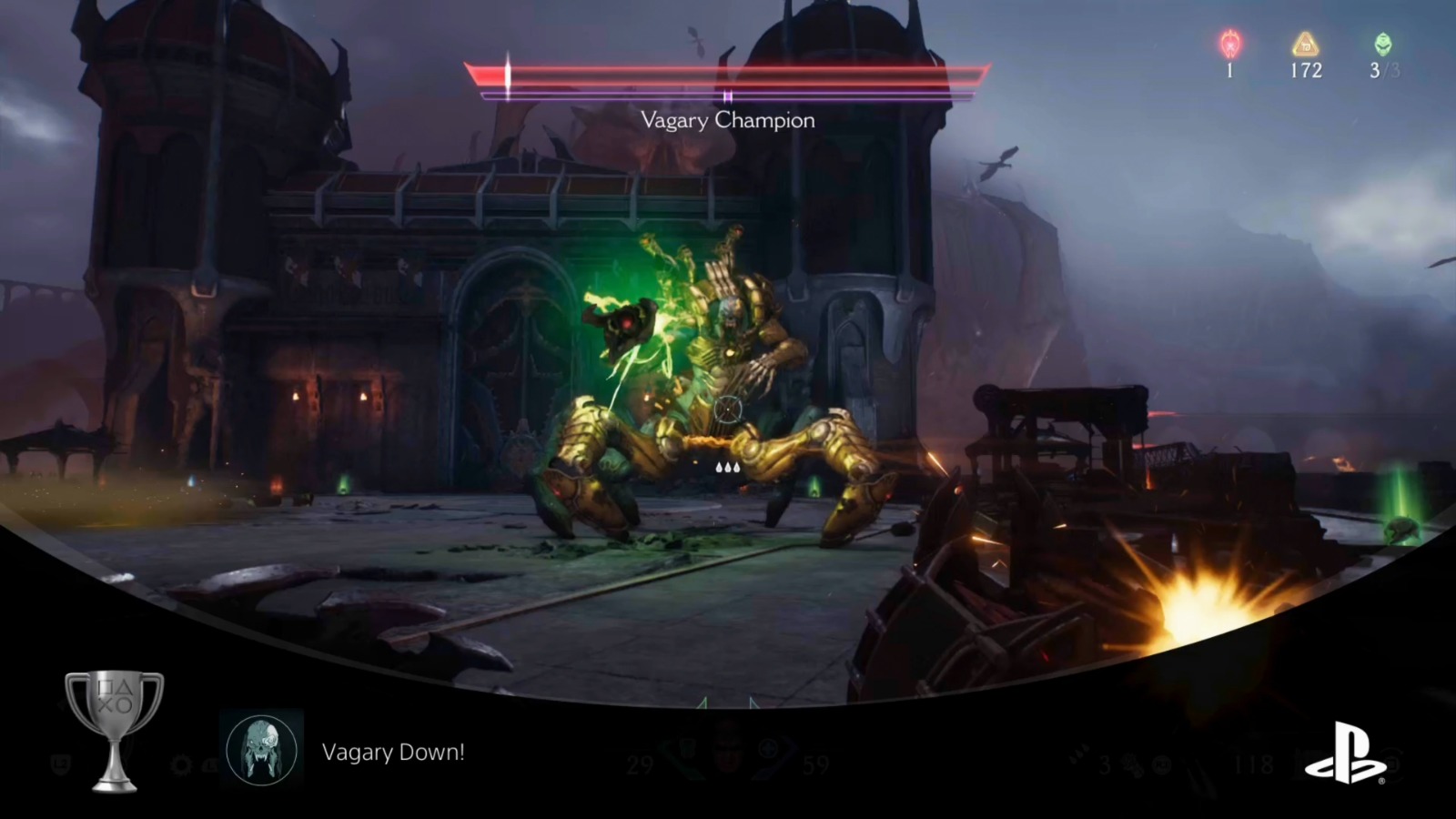Click the Vagary Down! text label
The height and width of the screenshot is (819, 1456).
tap(393, 753)
